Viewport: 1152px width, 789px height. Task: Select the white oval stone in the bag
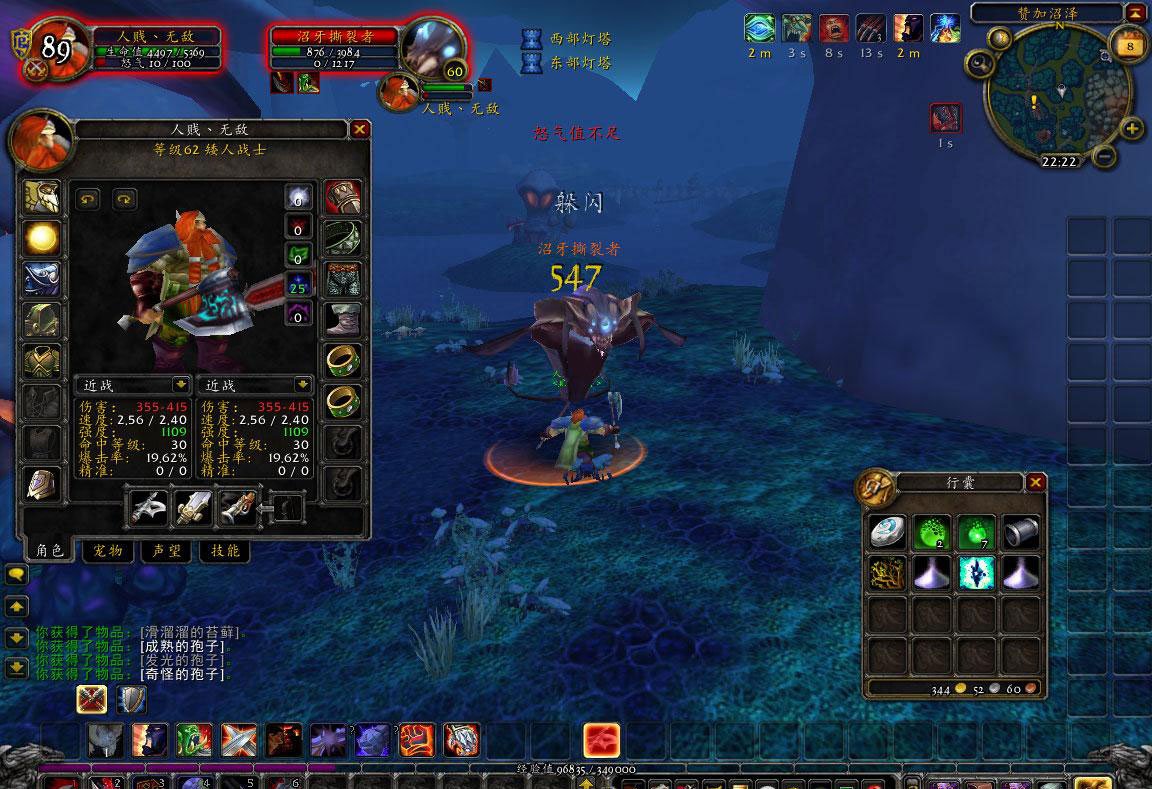[887, 532]
